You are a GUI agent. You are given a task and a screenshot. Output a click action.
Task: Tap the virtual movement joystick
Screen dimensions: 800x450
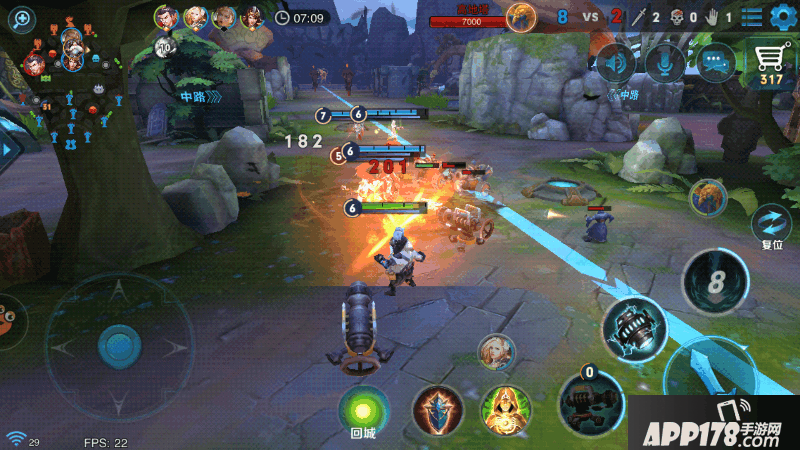[118, 346]
